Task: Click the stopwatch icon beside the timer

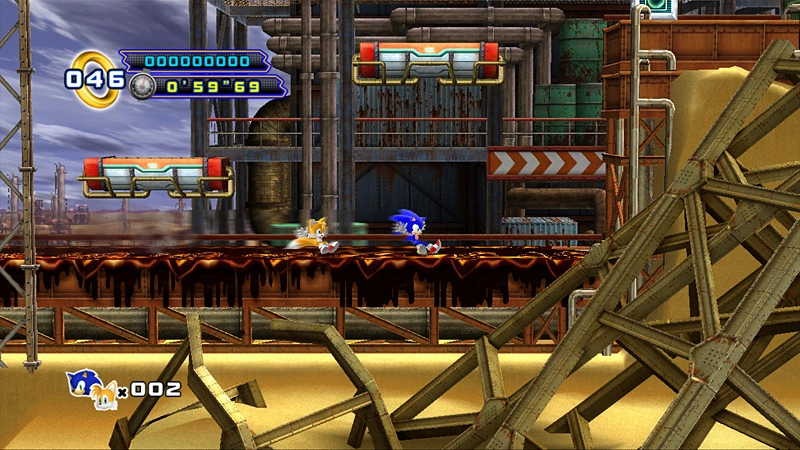Action: pos(142,86)
